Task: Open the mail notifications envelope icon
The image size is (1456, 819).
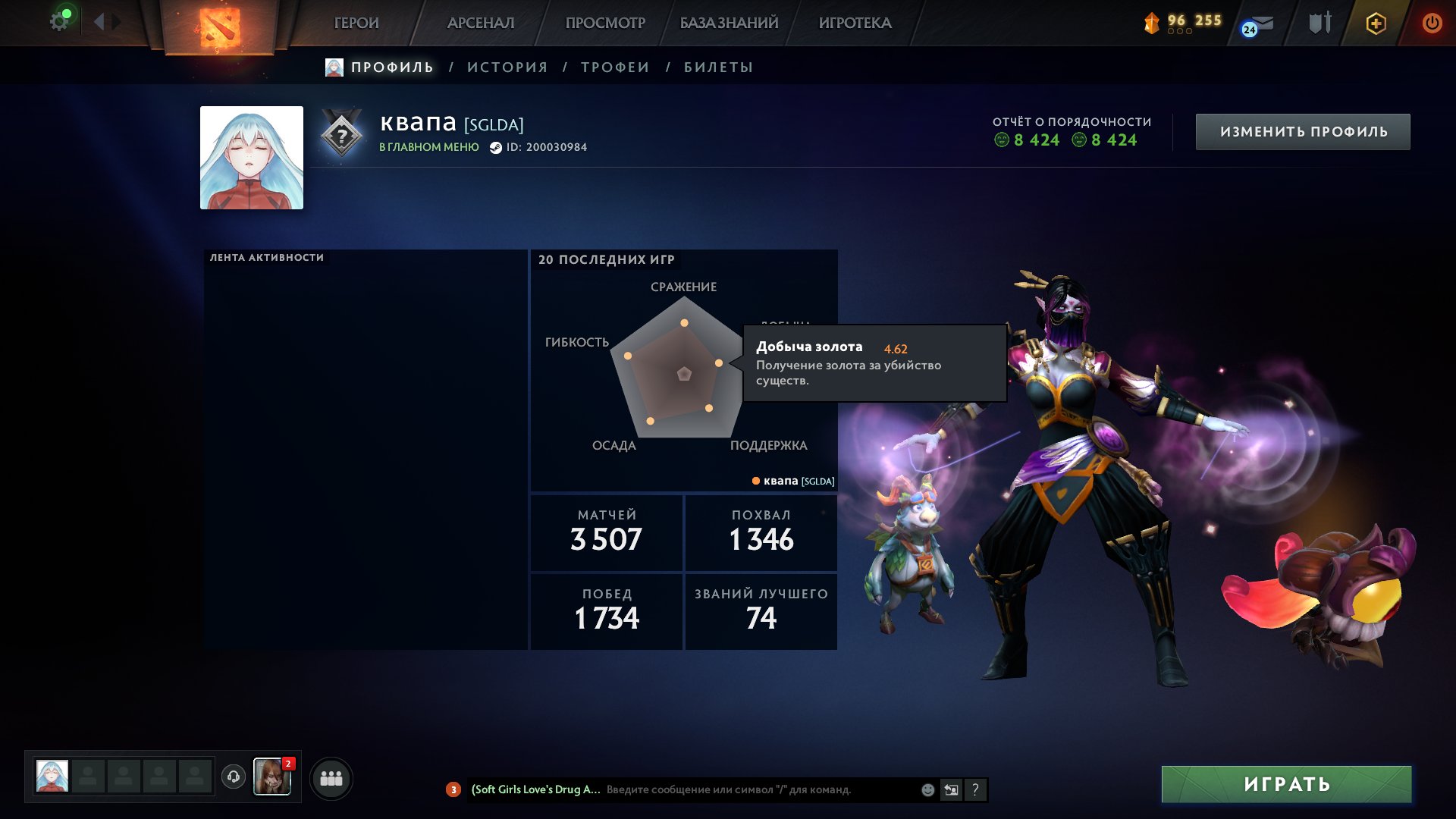Action: [1260, 21]
